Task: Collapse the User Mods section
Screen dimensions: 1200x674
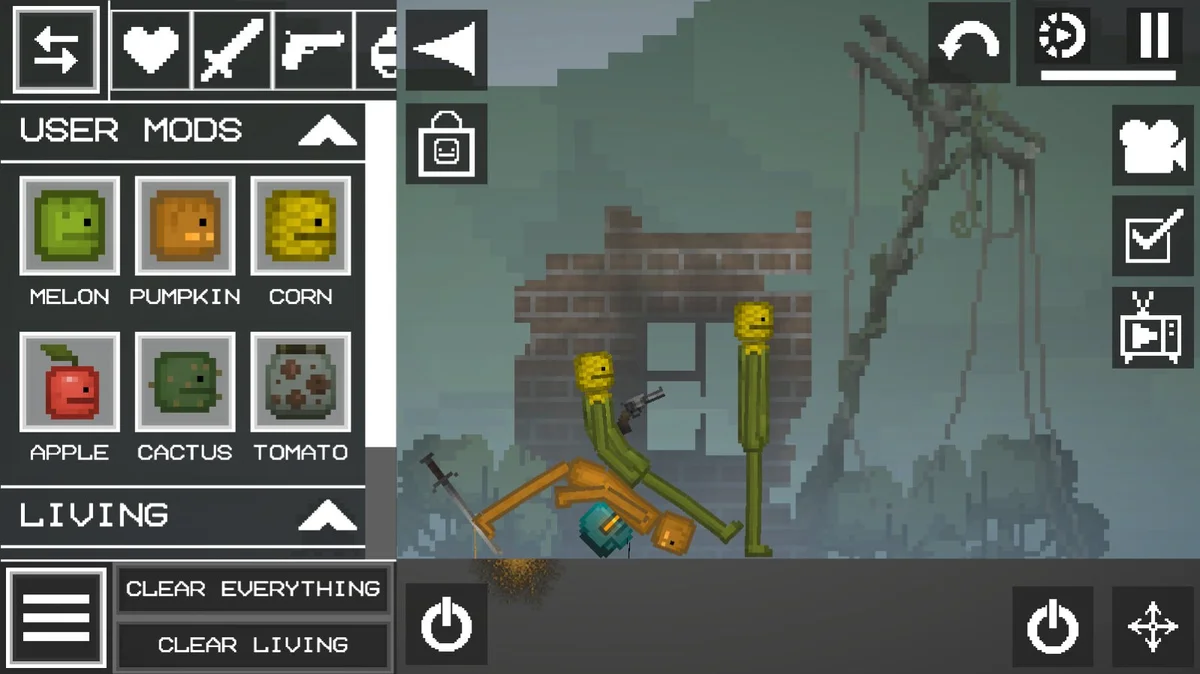Action: (x=327, y=131)
